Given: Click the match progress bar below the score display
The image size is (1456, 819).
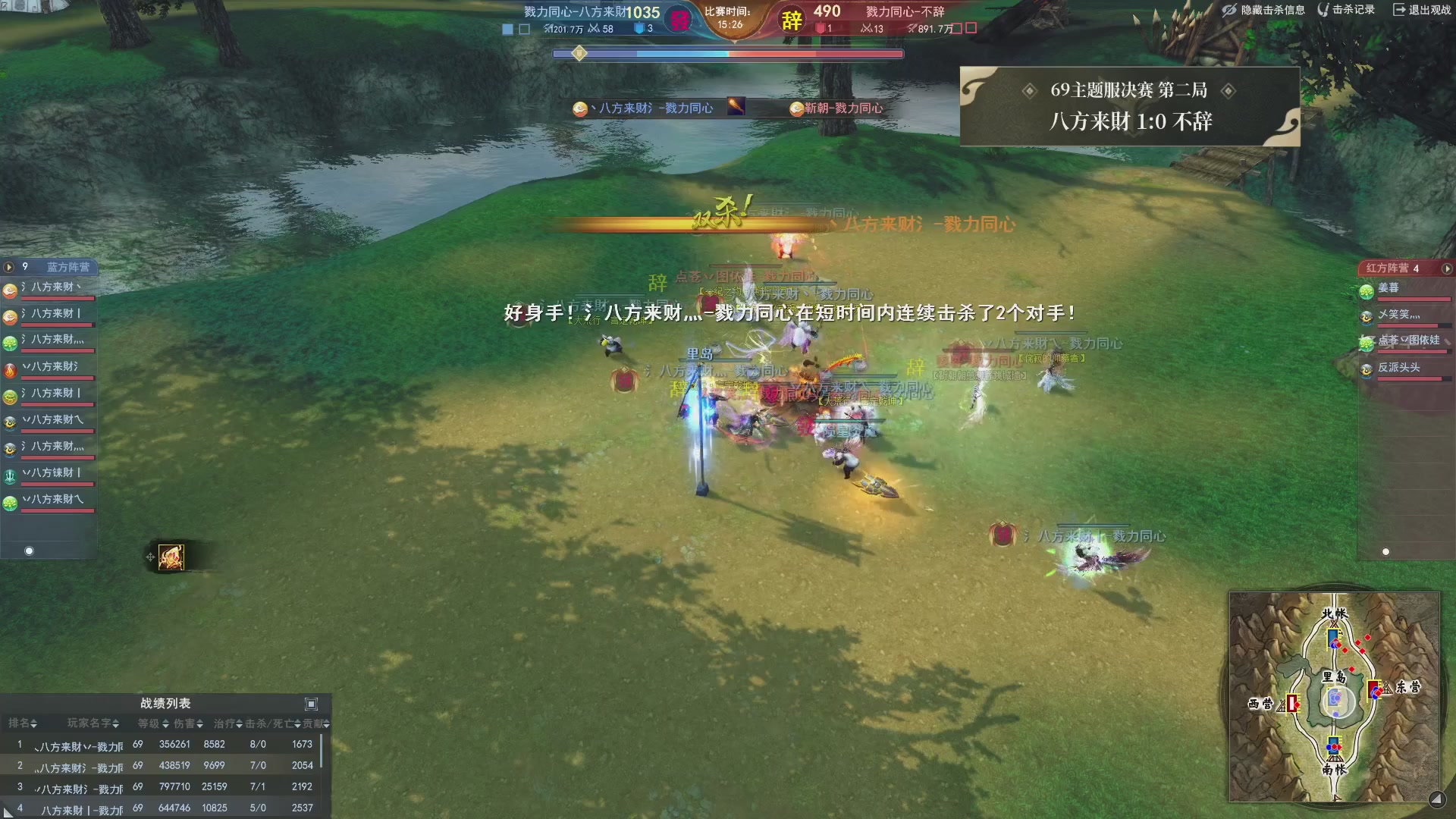Looking at the screenshot, I should (x=728, y=53).
